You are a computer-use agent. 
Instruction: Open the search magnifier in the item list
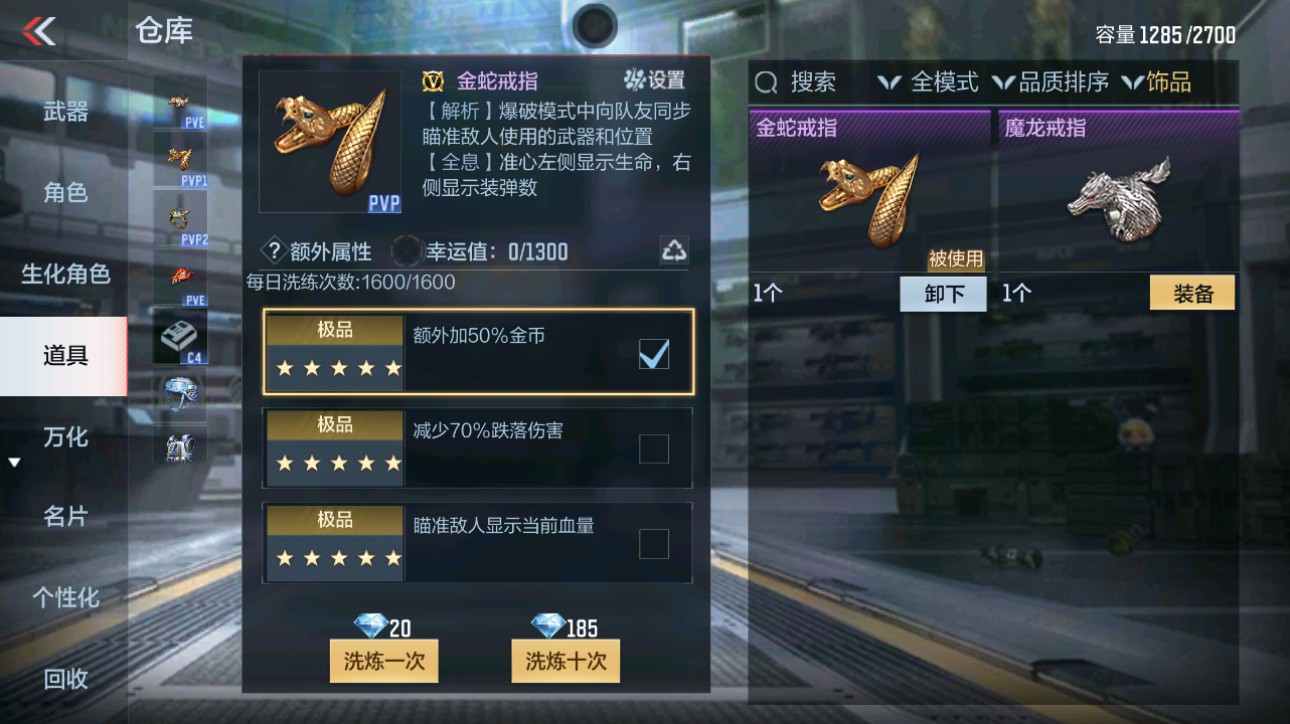765,82
